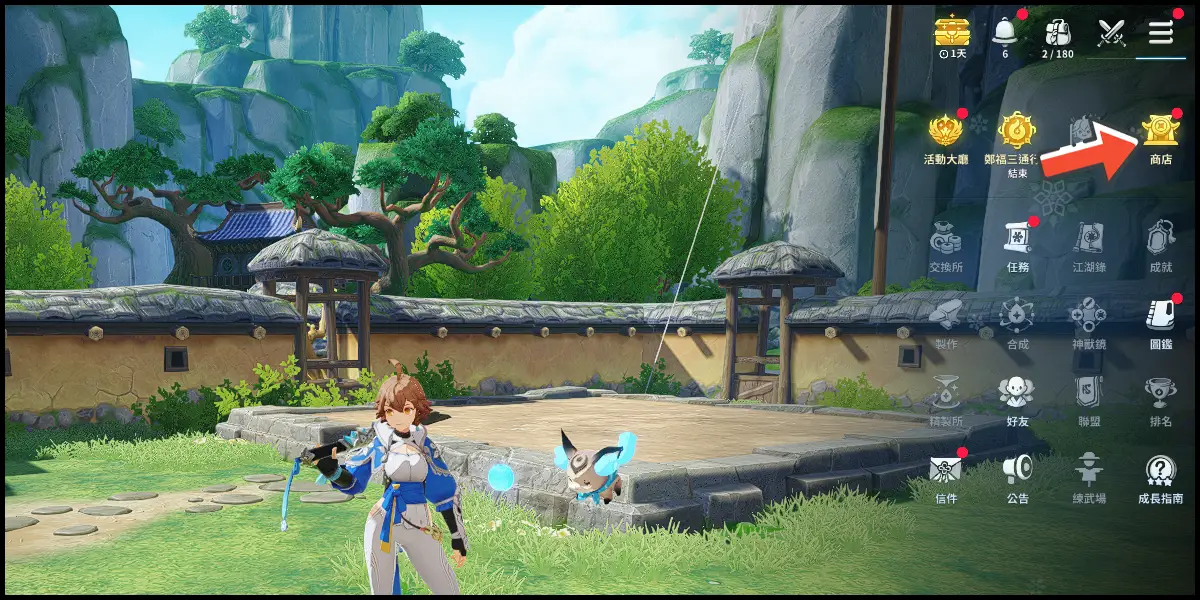Screen dimensions: 1200x600
Task: Open the 鄭福三通行 pass icon
Action: [1016, 133]
